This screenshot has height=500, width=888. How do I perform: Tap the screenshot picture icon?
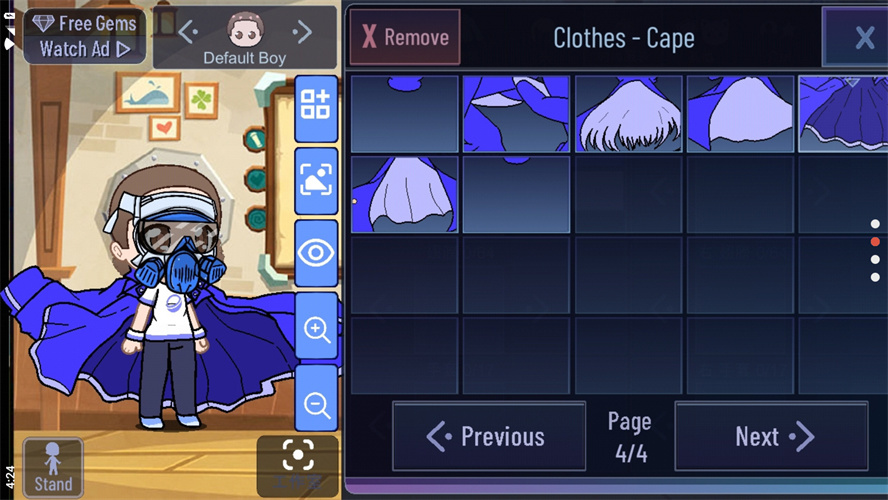point(316,179)
